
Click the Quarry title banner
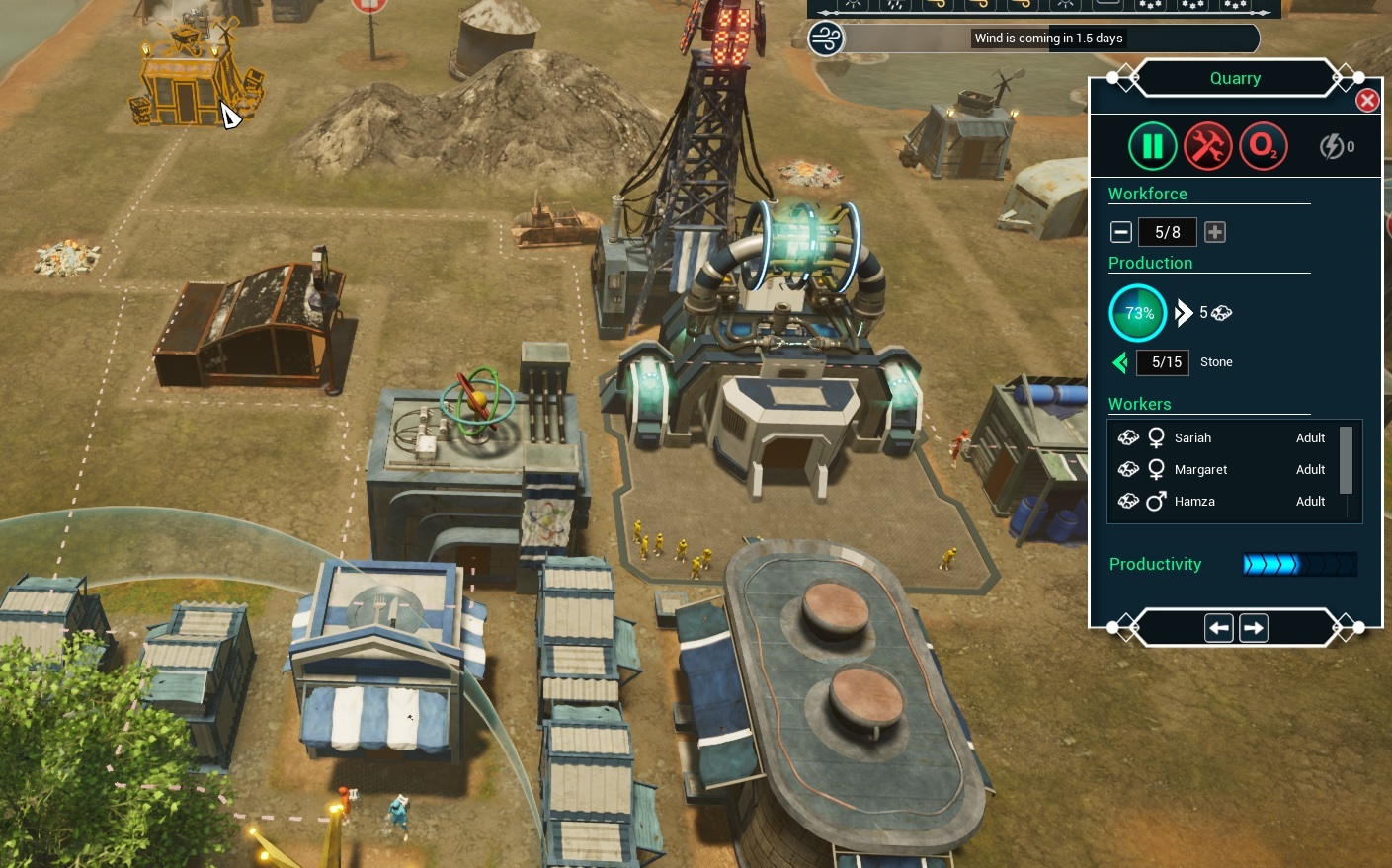tap(1235, 78)
